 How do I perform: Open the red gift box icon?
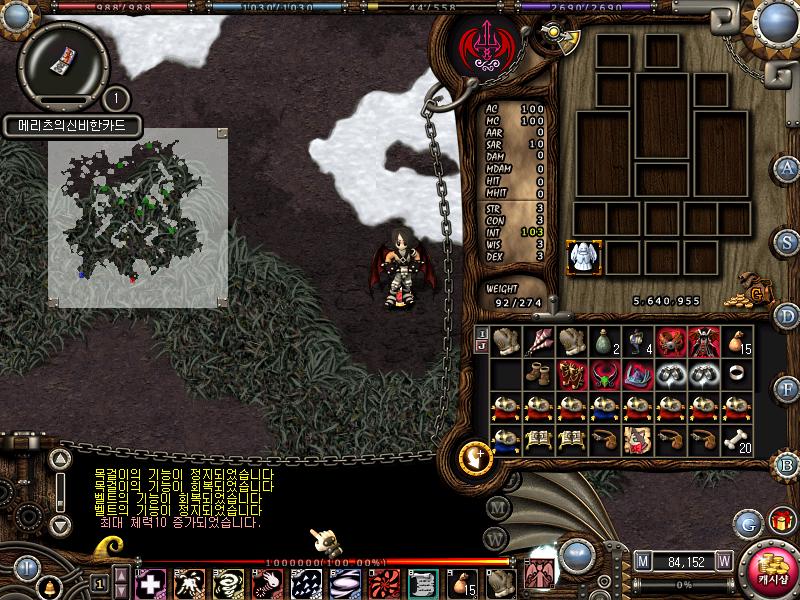(781, 521)
